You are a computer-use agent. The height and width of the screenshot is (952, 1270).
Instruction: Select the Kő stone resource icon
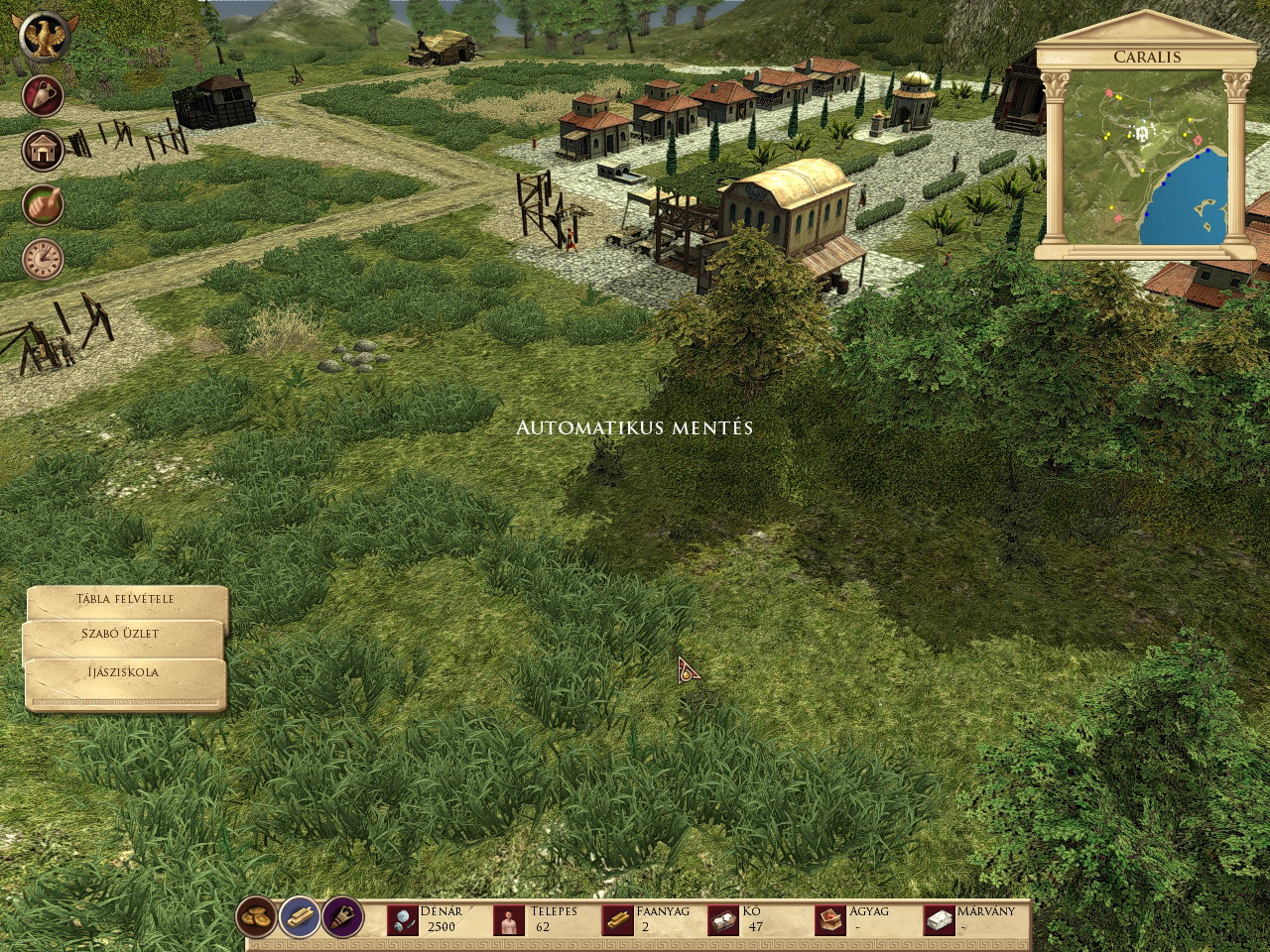pyautogui.click(x=723, y=921)
